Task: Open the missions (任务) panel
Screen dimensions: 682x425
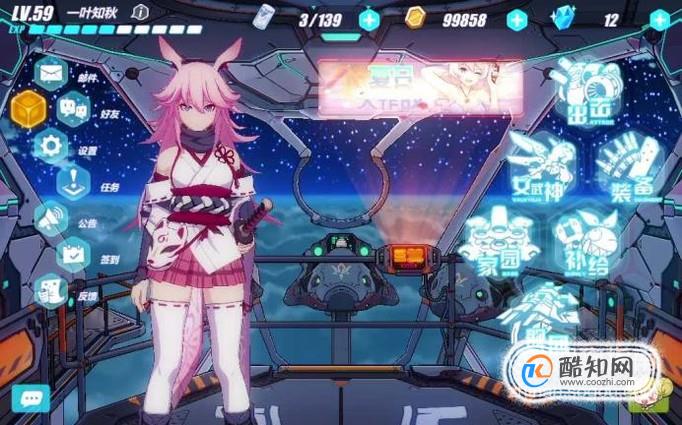Action: 73,182
